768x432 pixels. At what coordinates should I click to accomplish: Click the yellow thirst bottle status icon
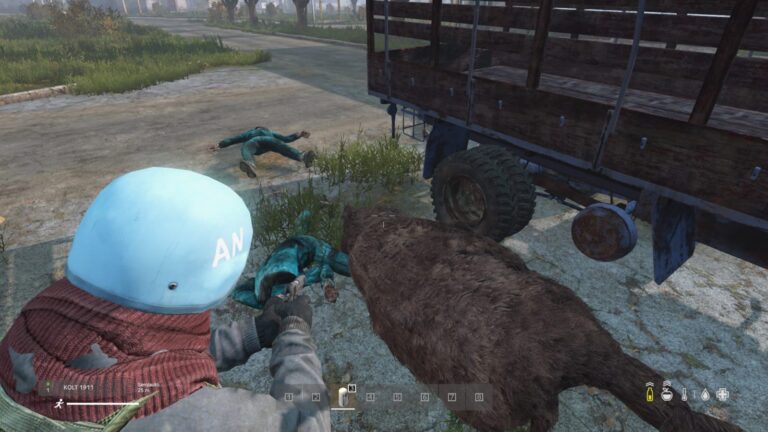649,394
